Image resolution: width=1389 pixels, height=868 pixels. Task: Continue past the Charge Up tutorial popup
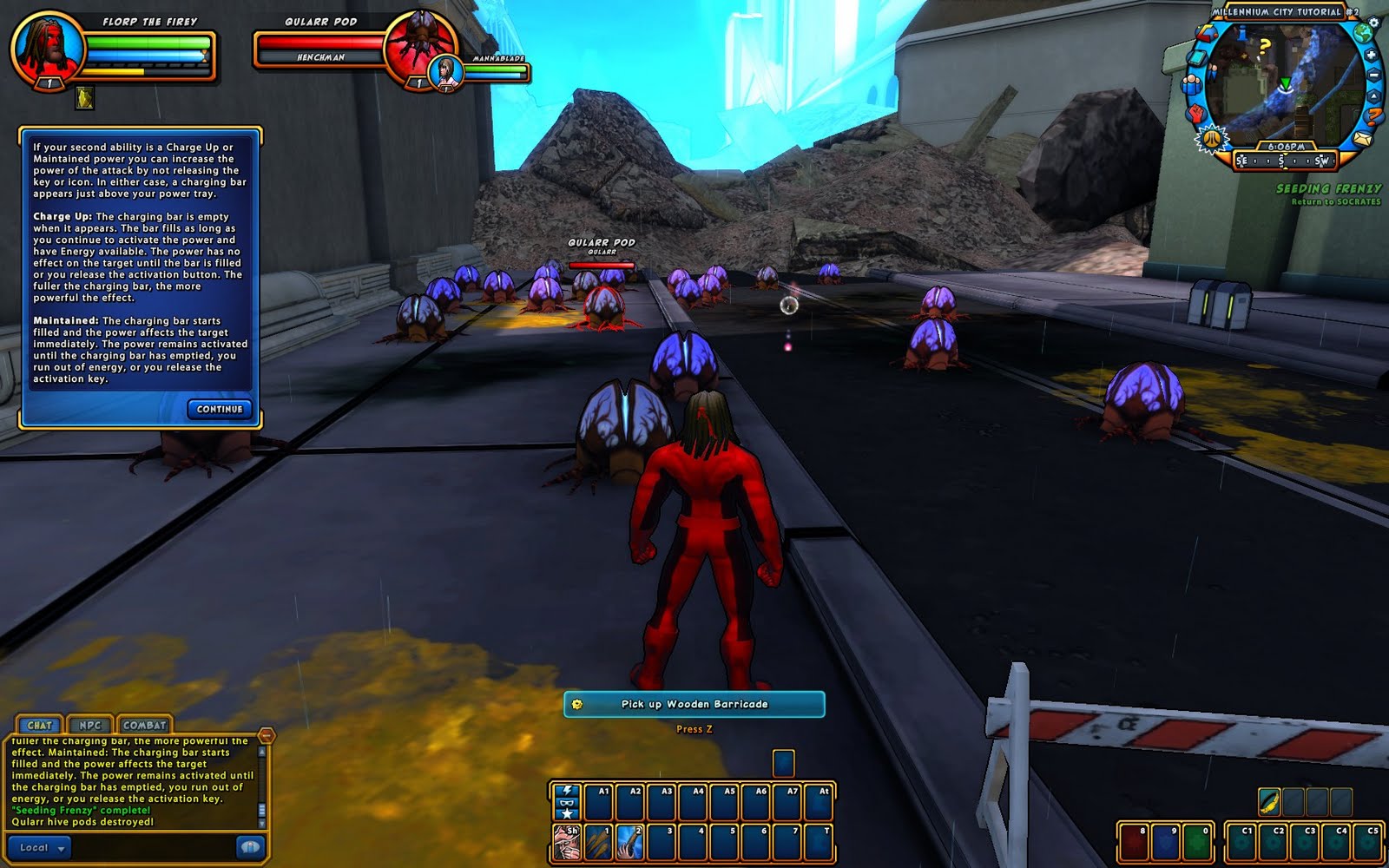tap(220, 409)
